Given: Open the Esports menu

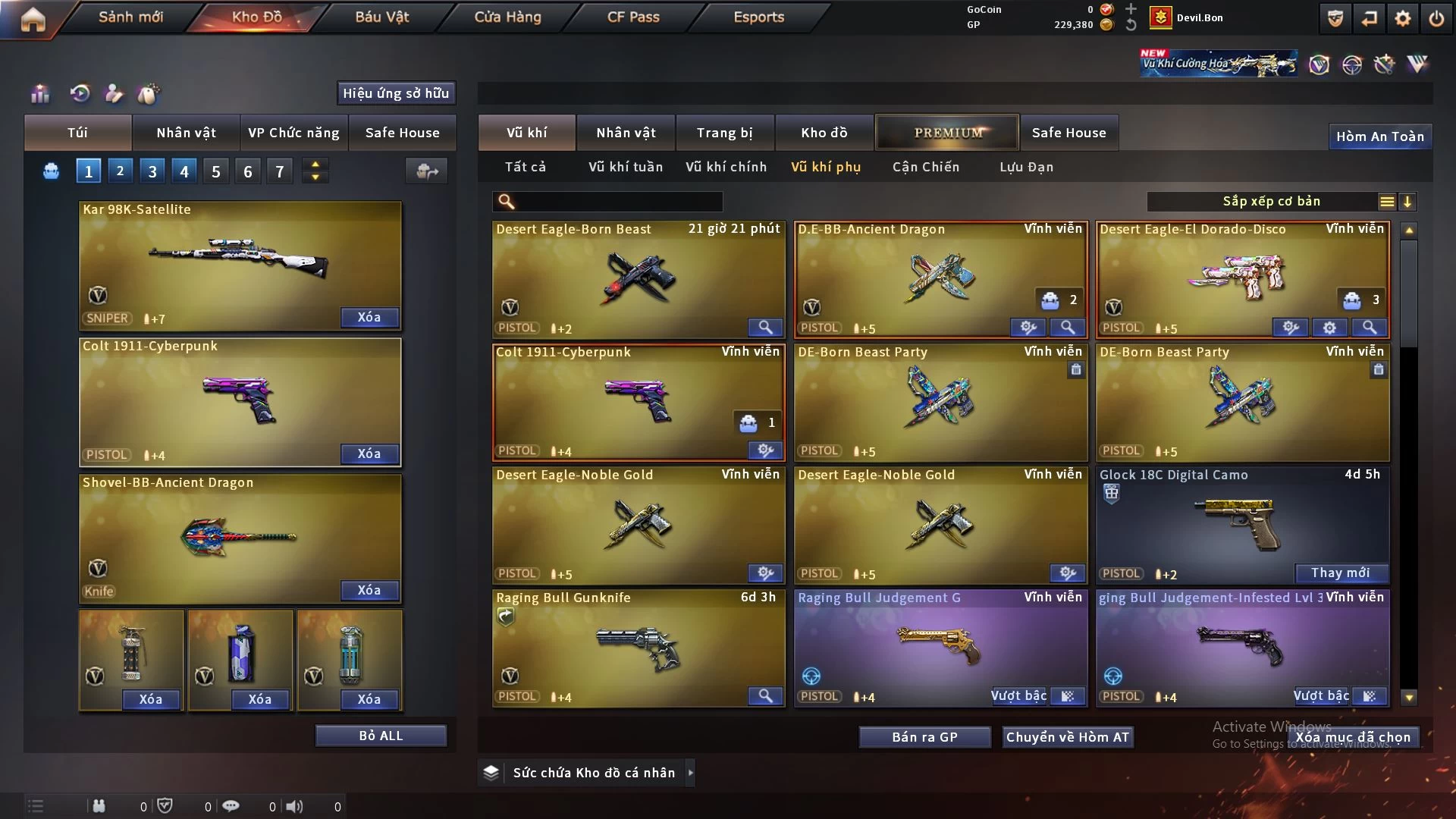Looking at the screenshot, I should 758,17.
